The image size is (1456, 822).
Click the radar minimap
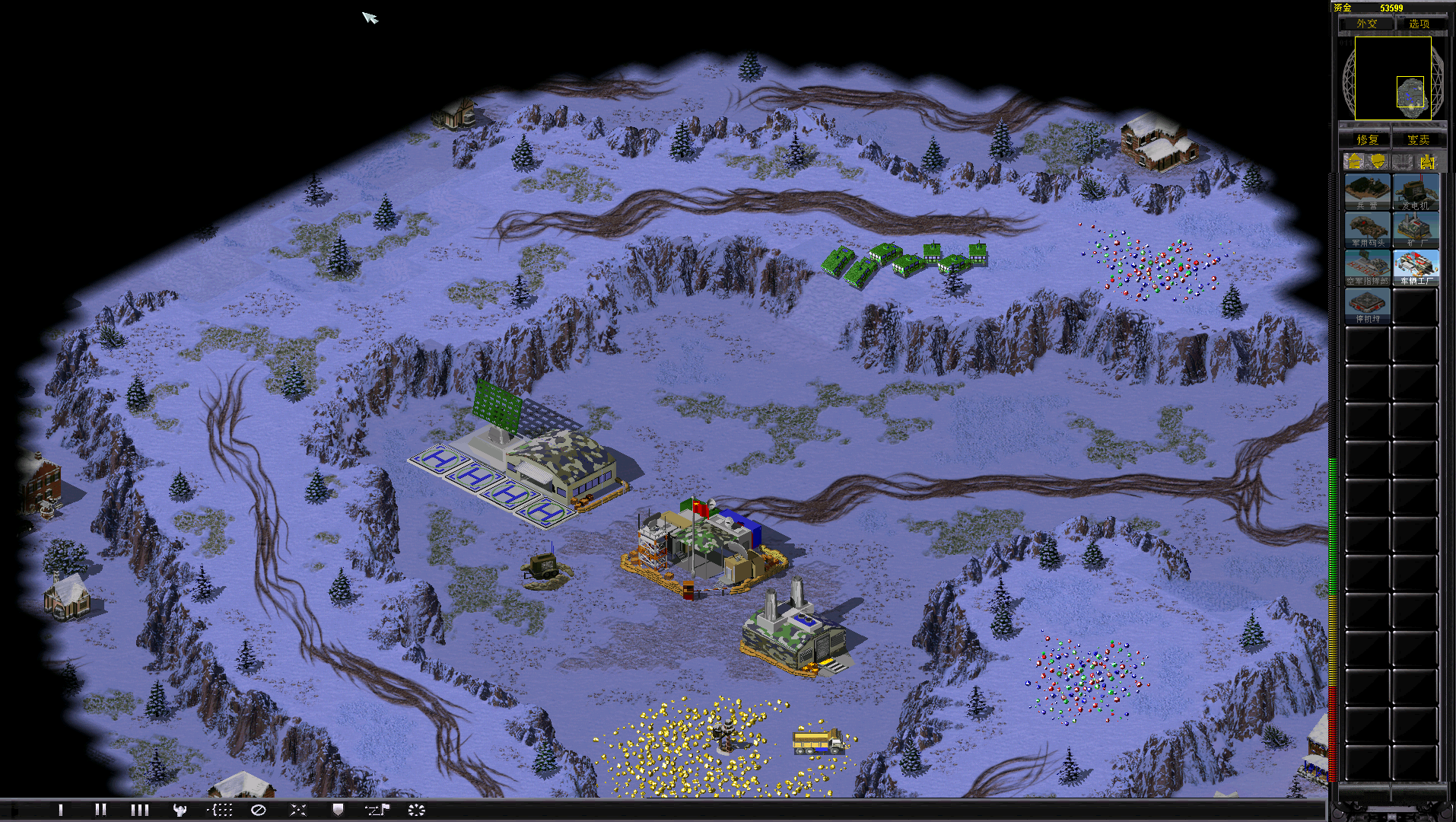coord(1393,78)
